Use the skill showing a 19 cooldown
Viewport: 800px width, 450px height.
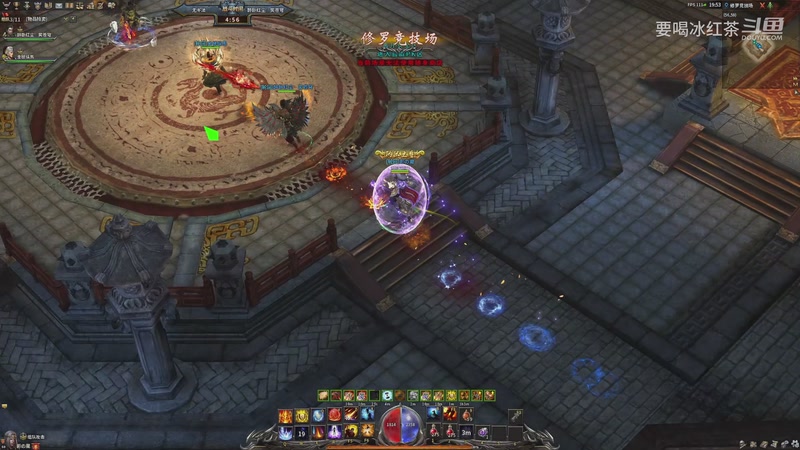pos(302,432)
